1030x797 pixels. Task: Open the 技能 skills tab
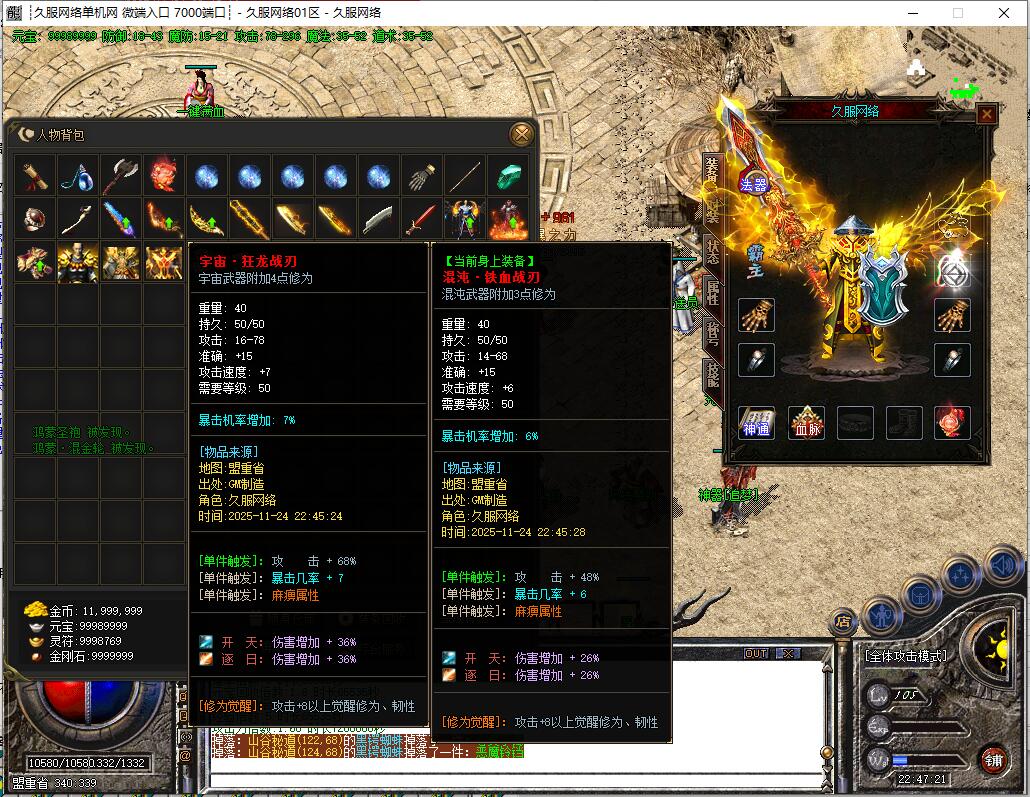[x=711, y=376]
